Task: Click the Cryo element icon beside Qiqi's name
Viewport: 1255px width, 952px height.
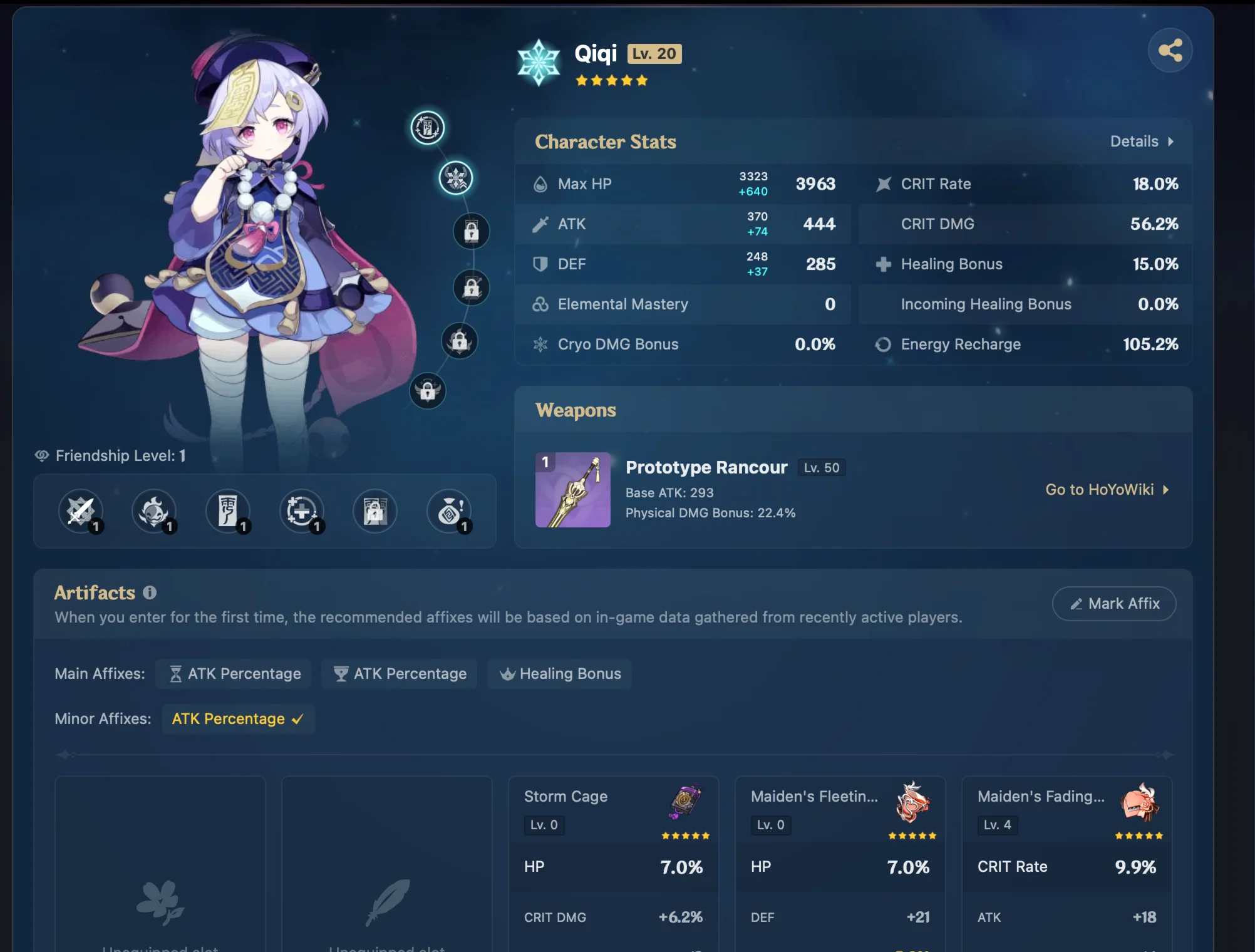Action: coord(539,61)
